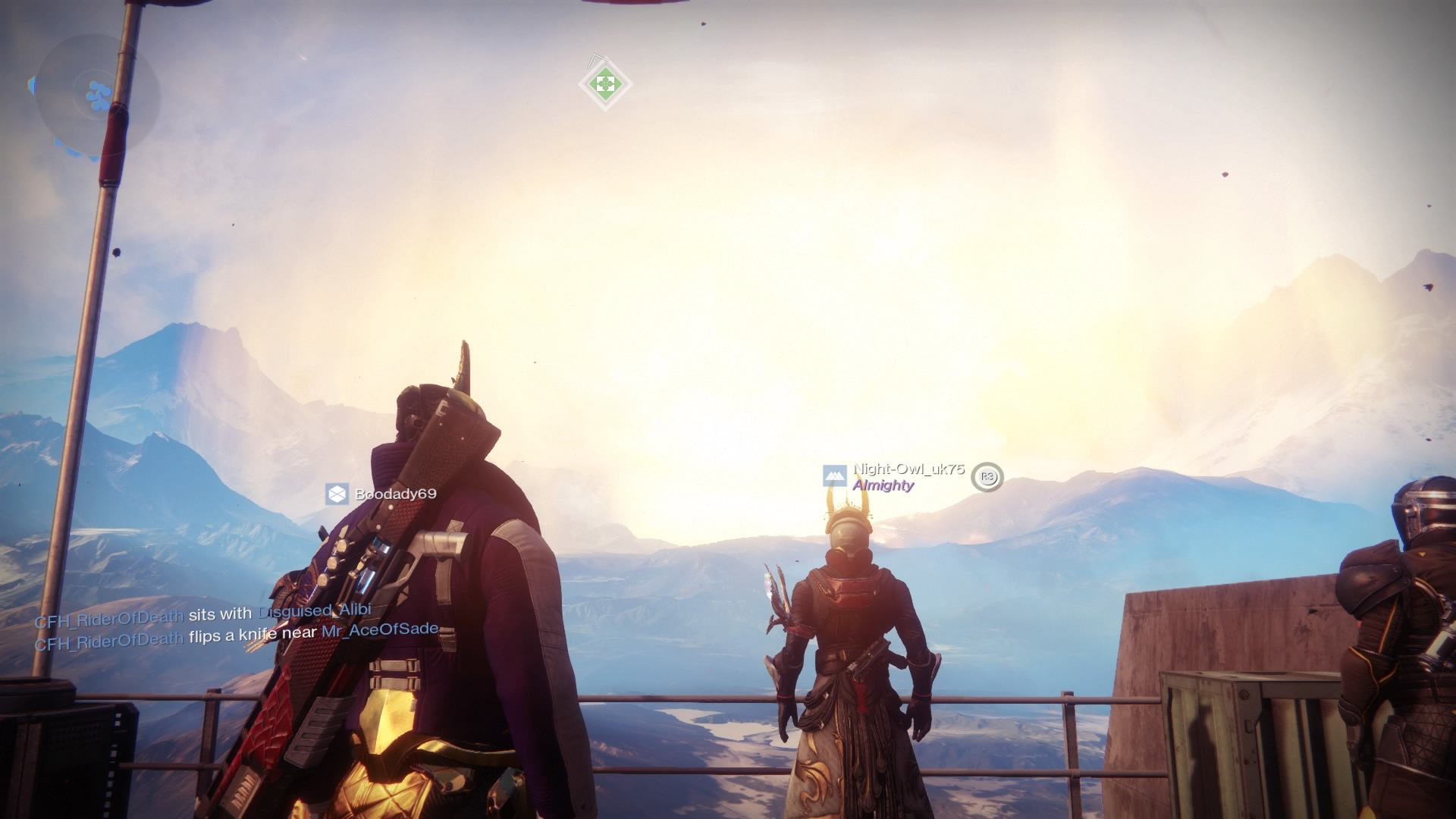The height and width of the screenshot is (819, 1456).
Task: Click the white directional arrow above the waypoint
Action: (x=597, y=62)
